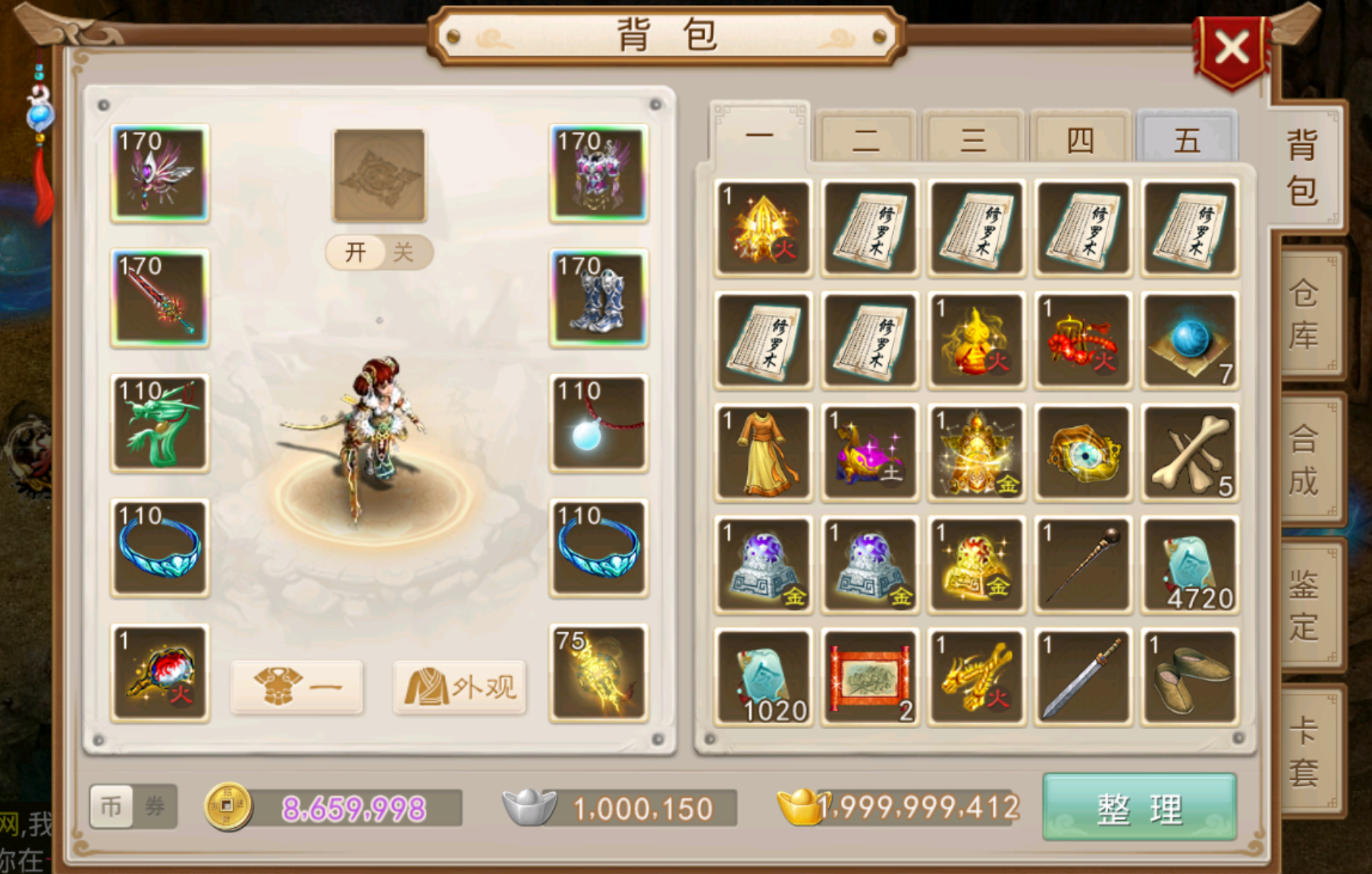This screenshot has height=874, width=1372.
Task: Go to the 合成 synthesis tab
Action: coord(1304,460)
